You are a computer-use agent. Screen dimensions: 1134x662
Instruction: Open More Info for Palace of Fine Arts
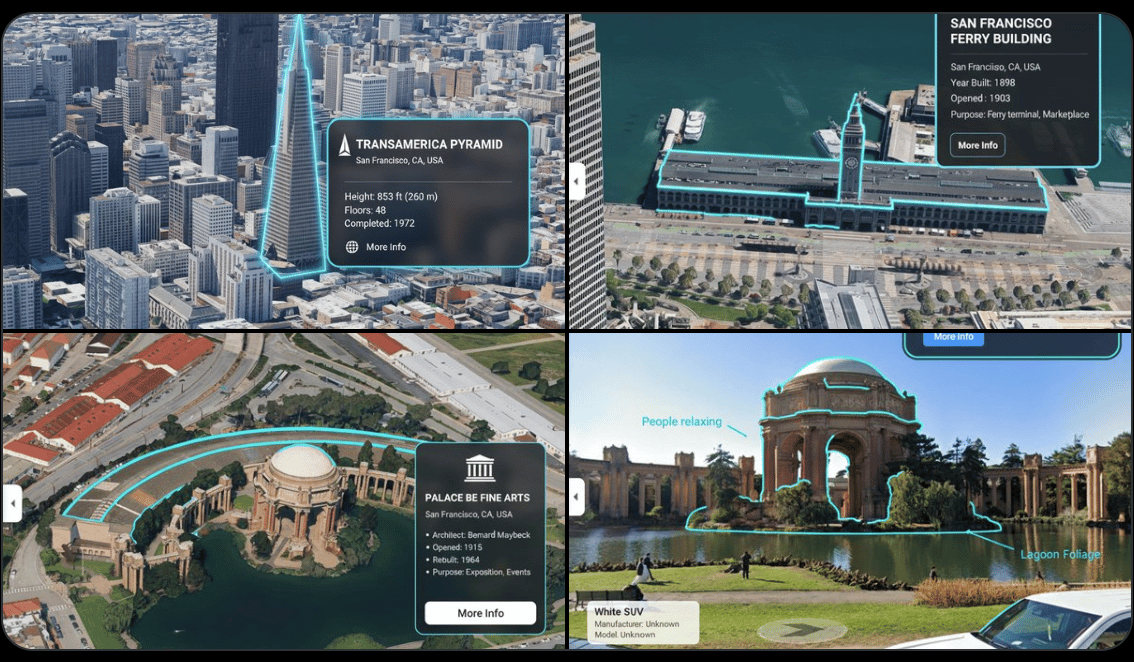480,613
